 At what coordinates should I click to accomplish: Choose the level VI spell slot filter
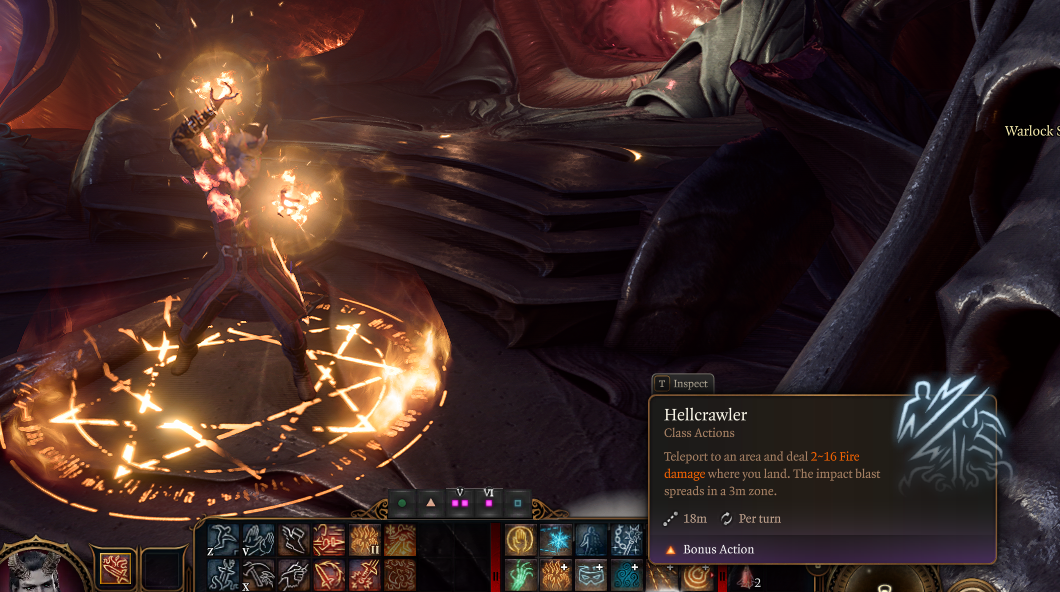click(489, 503)
